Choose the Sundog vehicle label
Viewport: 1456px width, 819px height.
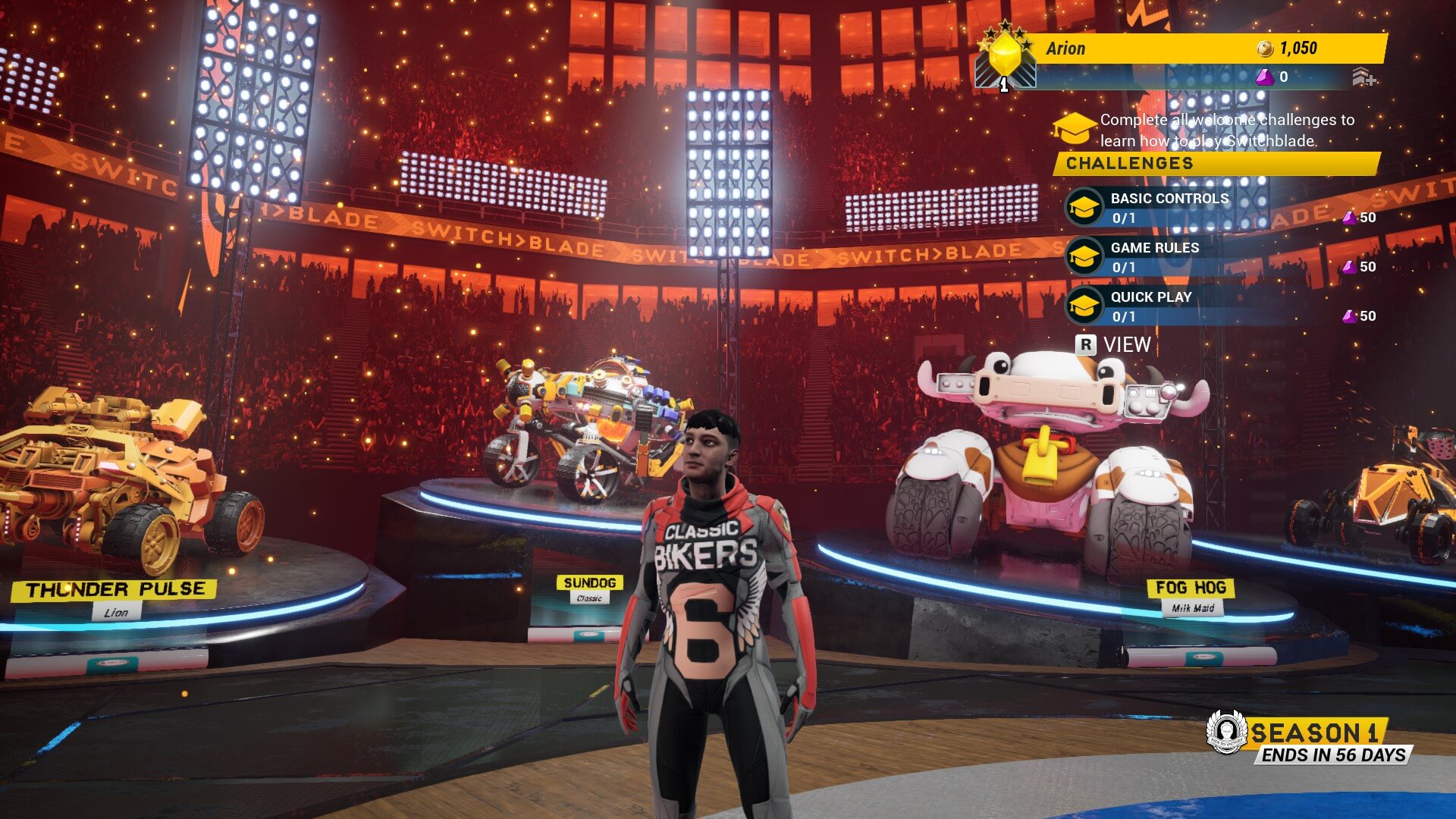(589, 582)
